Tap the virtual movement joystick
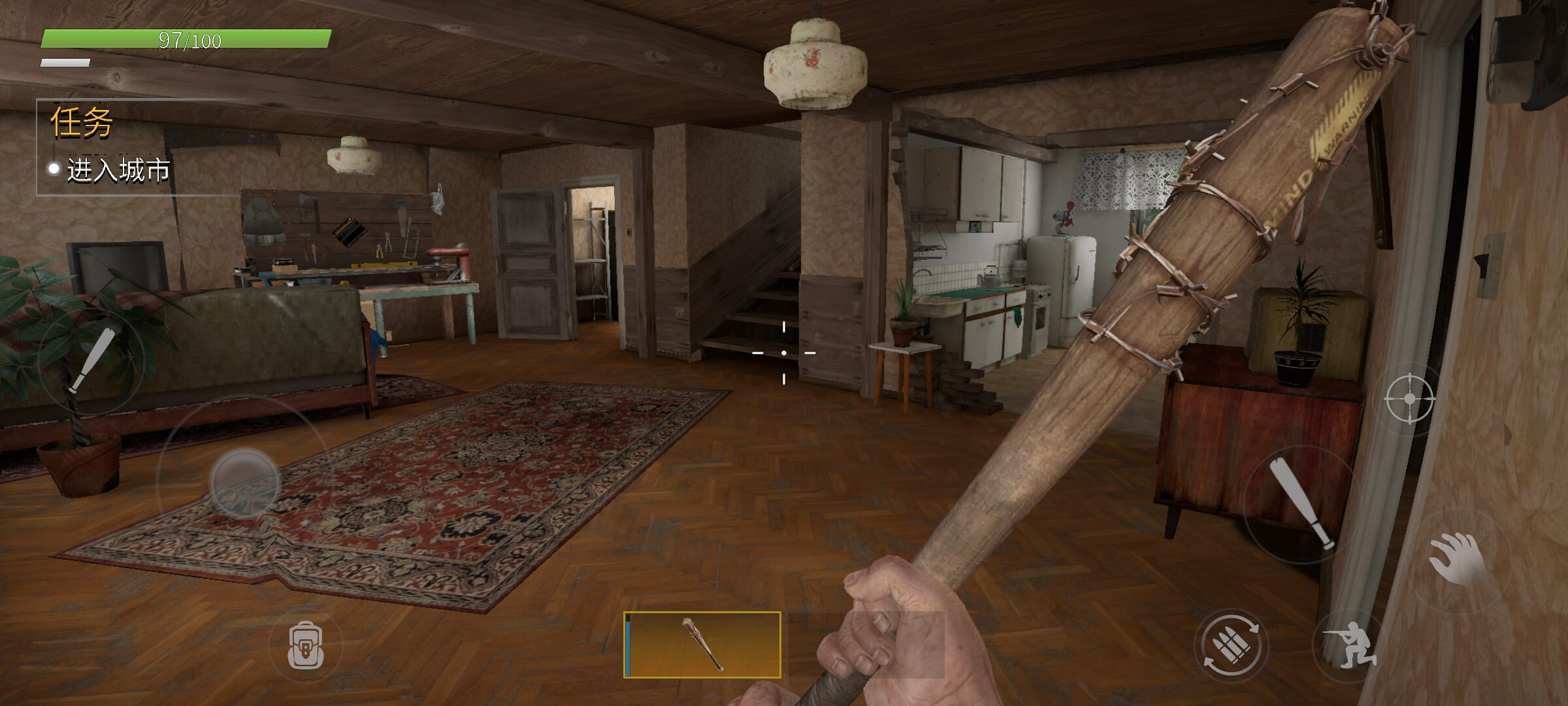Image resolution: width=1568 pixels, height=706 pixels. 244,482
